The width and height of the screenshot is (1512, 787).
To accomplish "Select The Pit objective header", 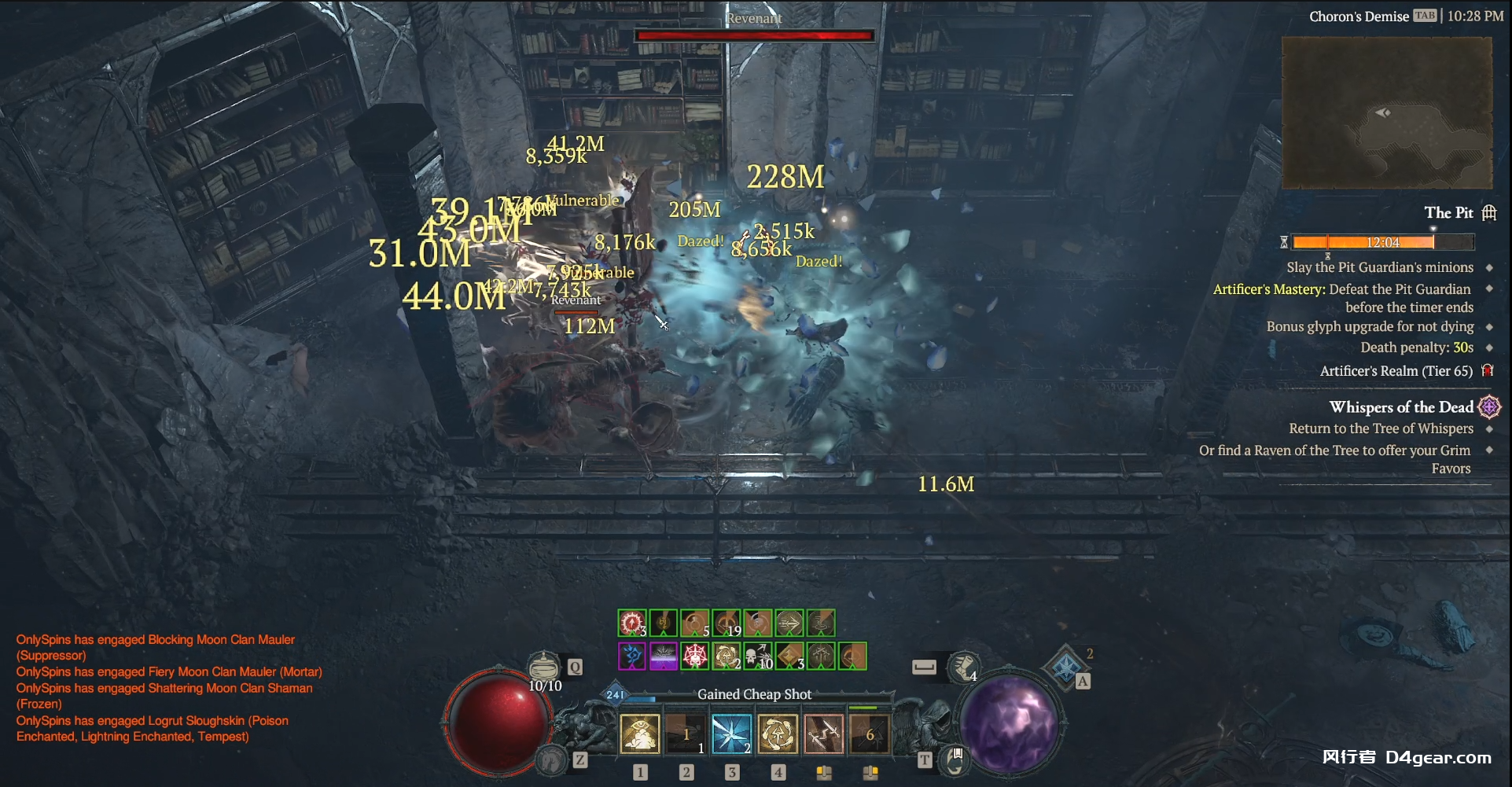I will click(1448, 212).
